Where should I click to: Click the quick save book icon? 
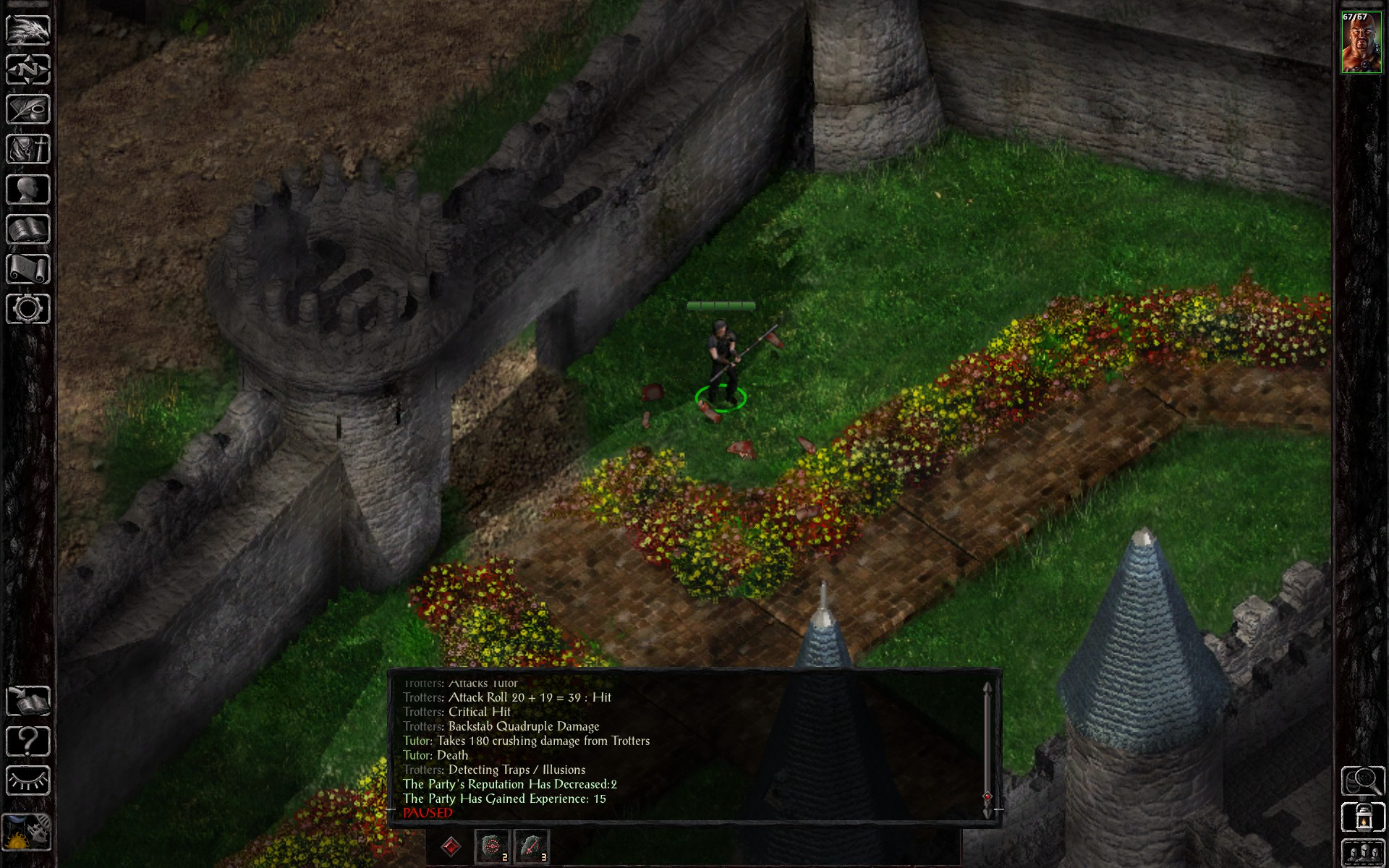click(x=28, y=701)
